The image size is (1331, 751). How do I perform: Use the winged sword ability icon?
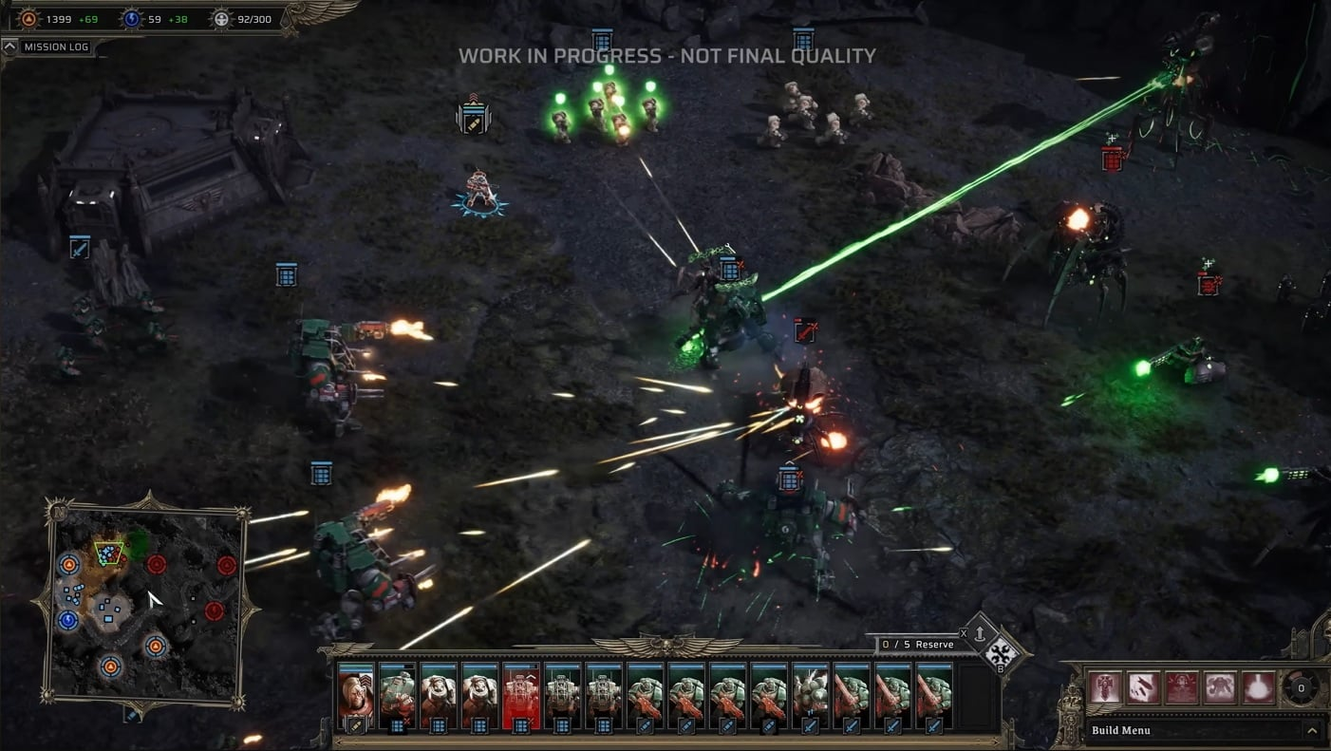pos(1105,688)
